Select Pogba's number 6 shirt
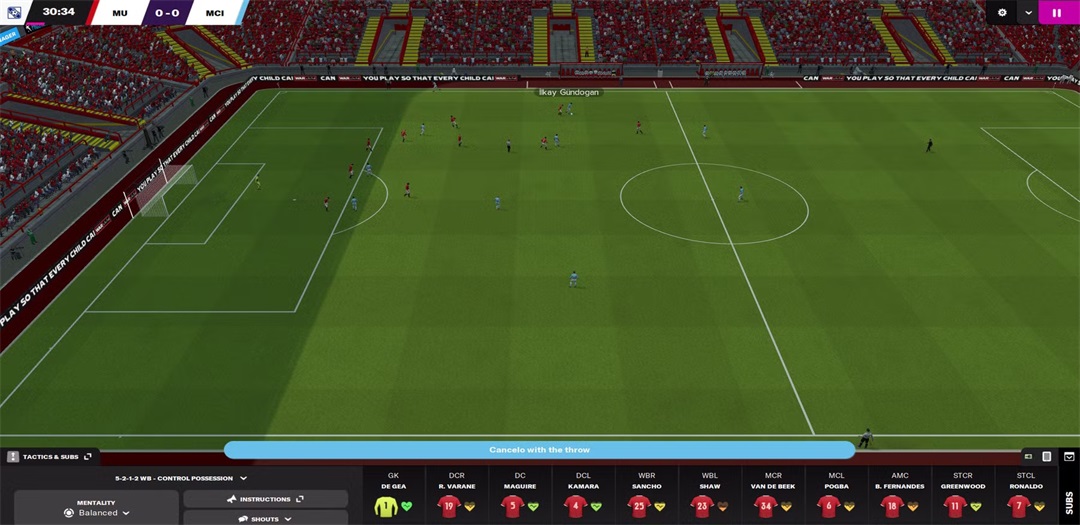 tap(830, 506)
